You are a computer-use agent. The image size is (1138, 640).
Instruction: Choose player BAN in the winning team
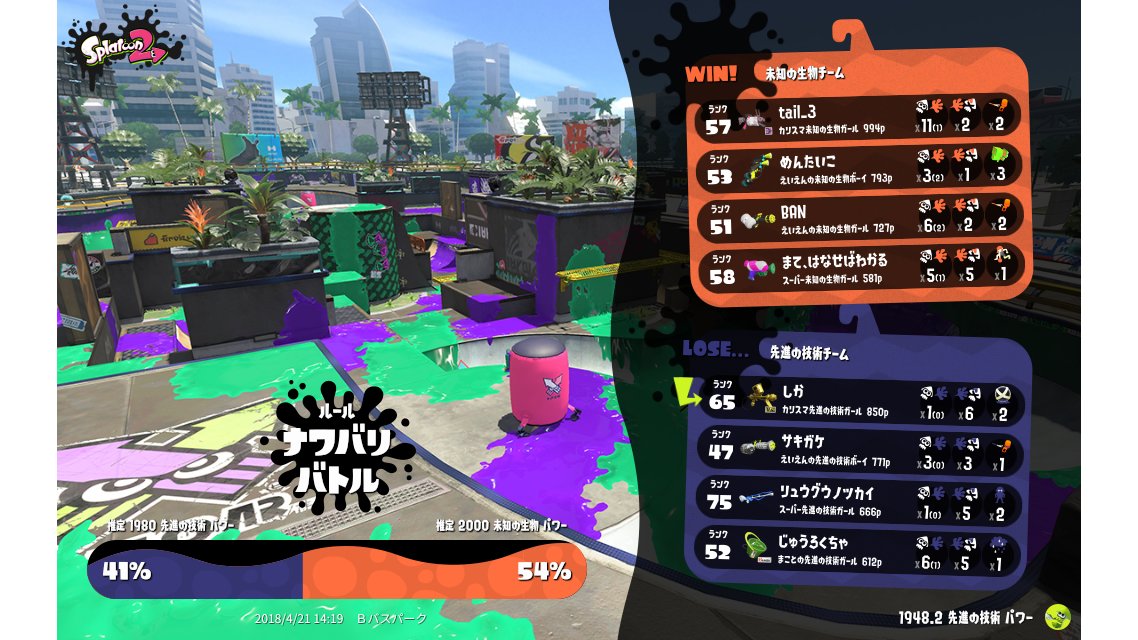[860, 219]
